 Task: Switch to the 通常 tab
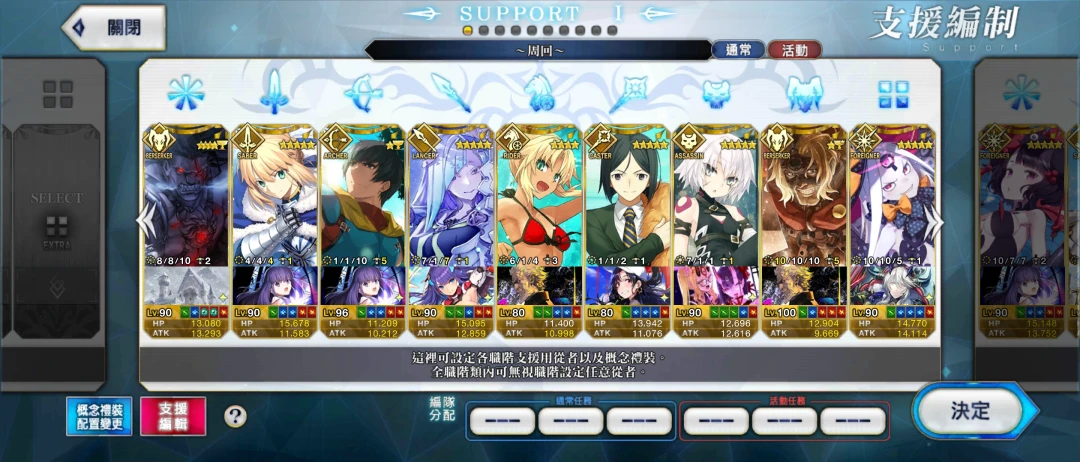738,50
